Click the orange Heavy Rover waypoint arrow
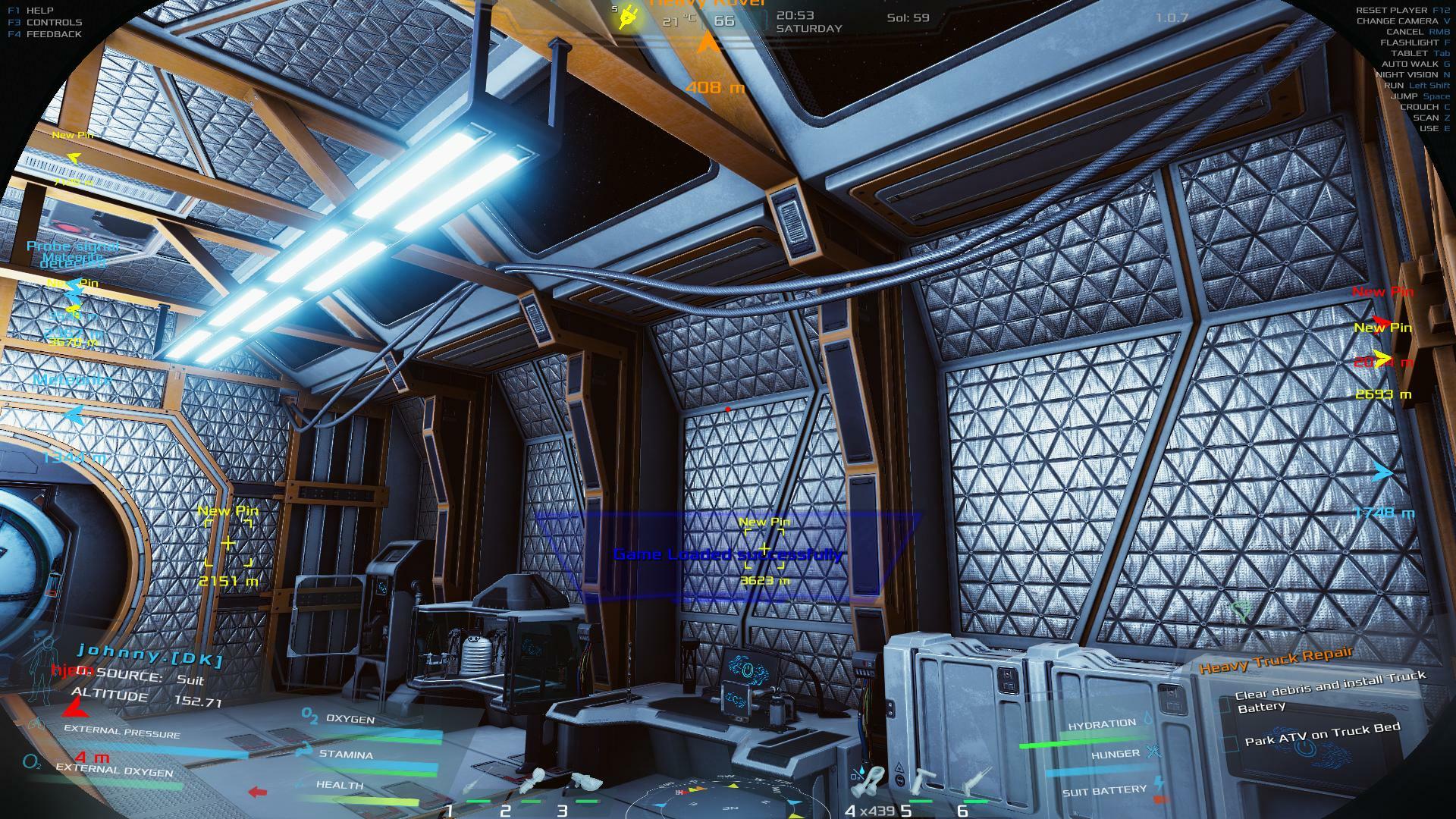 pos(708,44)
